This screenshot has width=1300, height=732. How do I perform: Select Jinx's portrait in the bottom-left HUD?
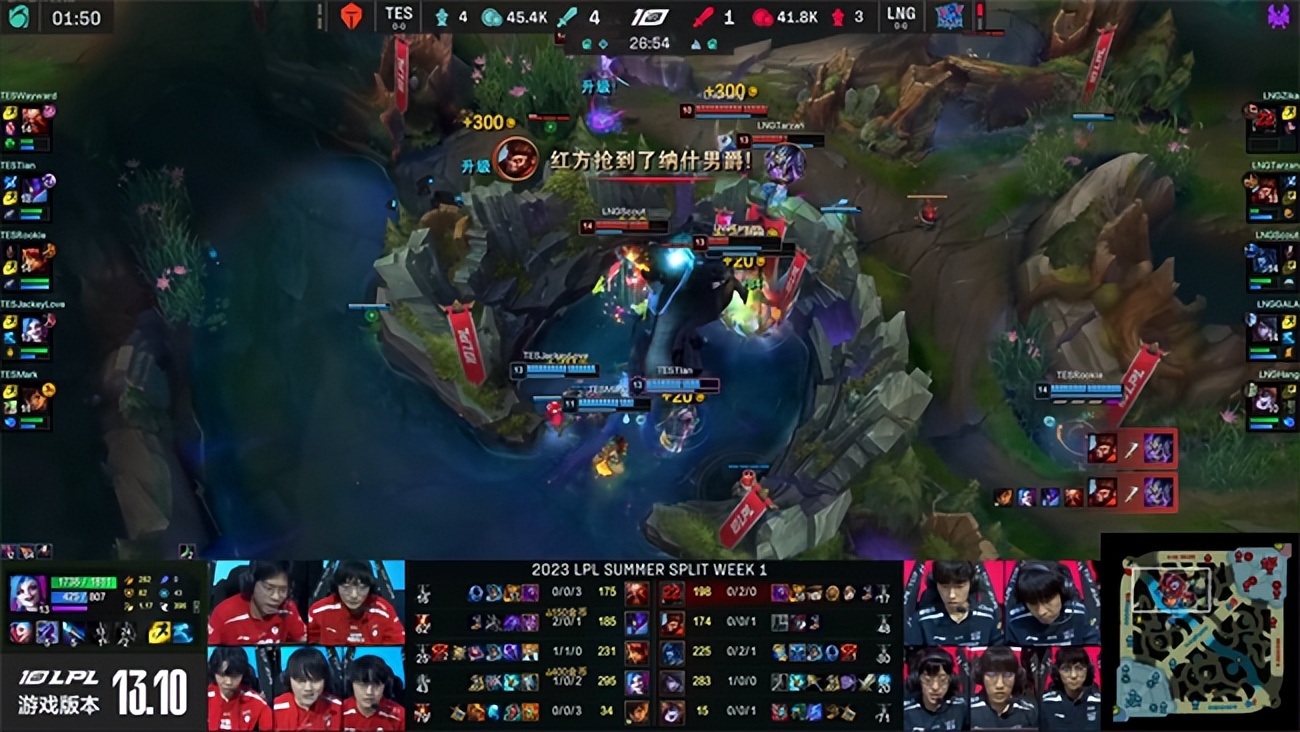27,594
